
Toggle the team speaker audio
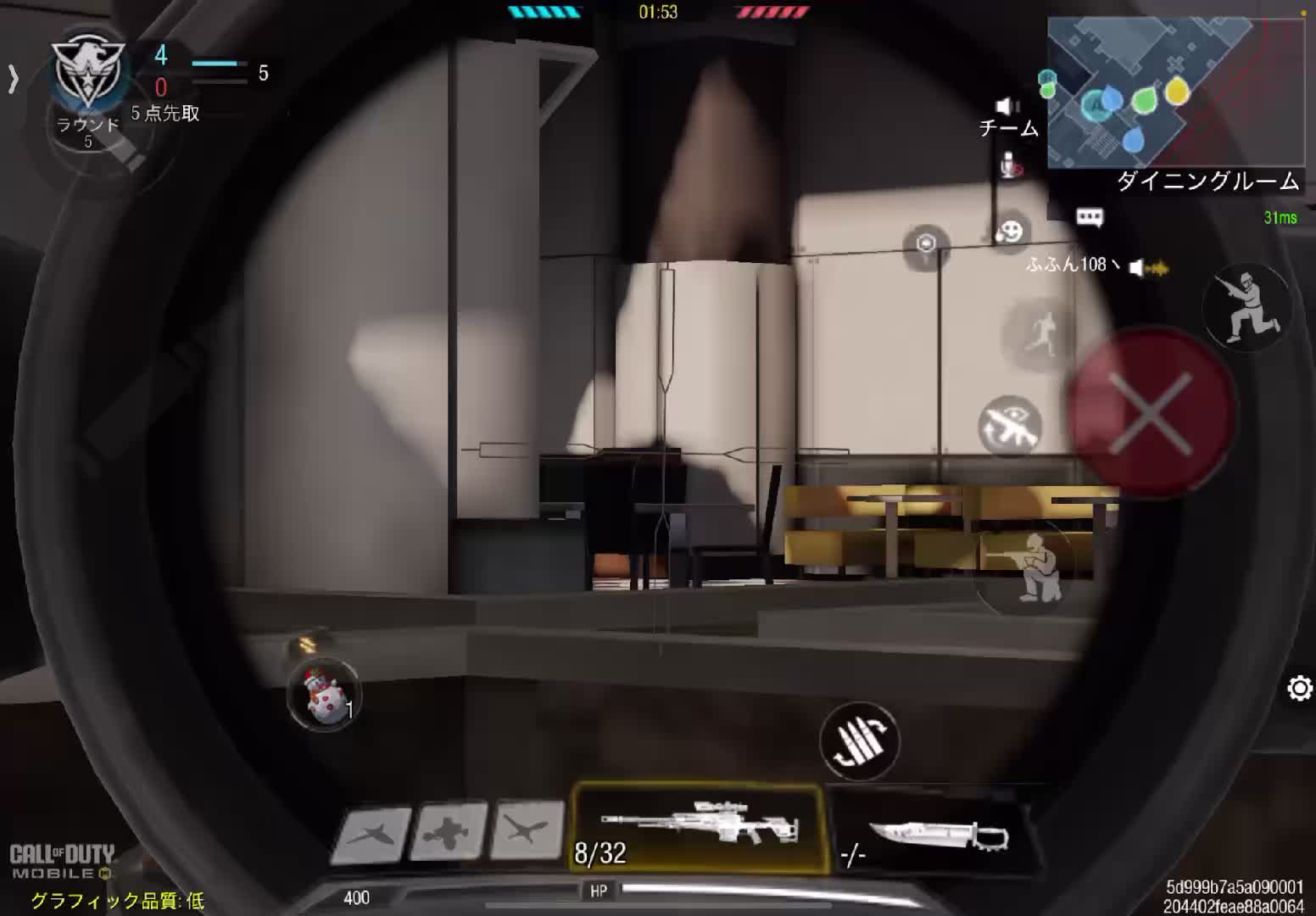pos(1007,106)
